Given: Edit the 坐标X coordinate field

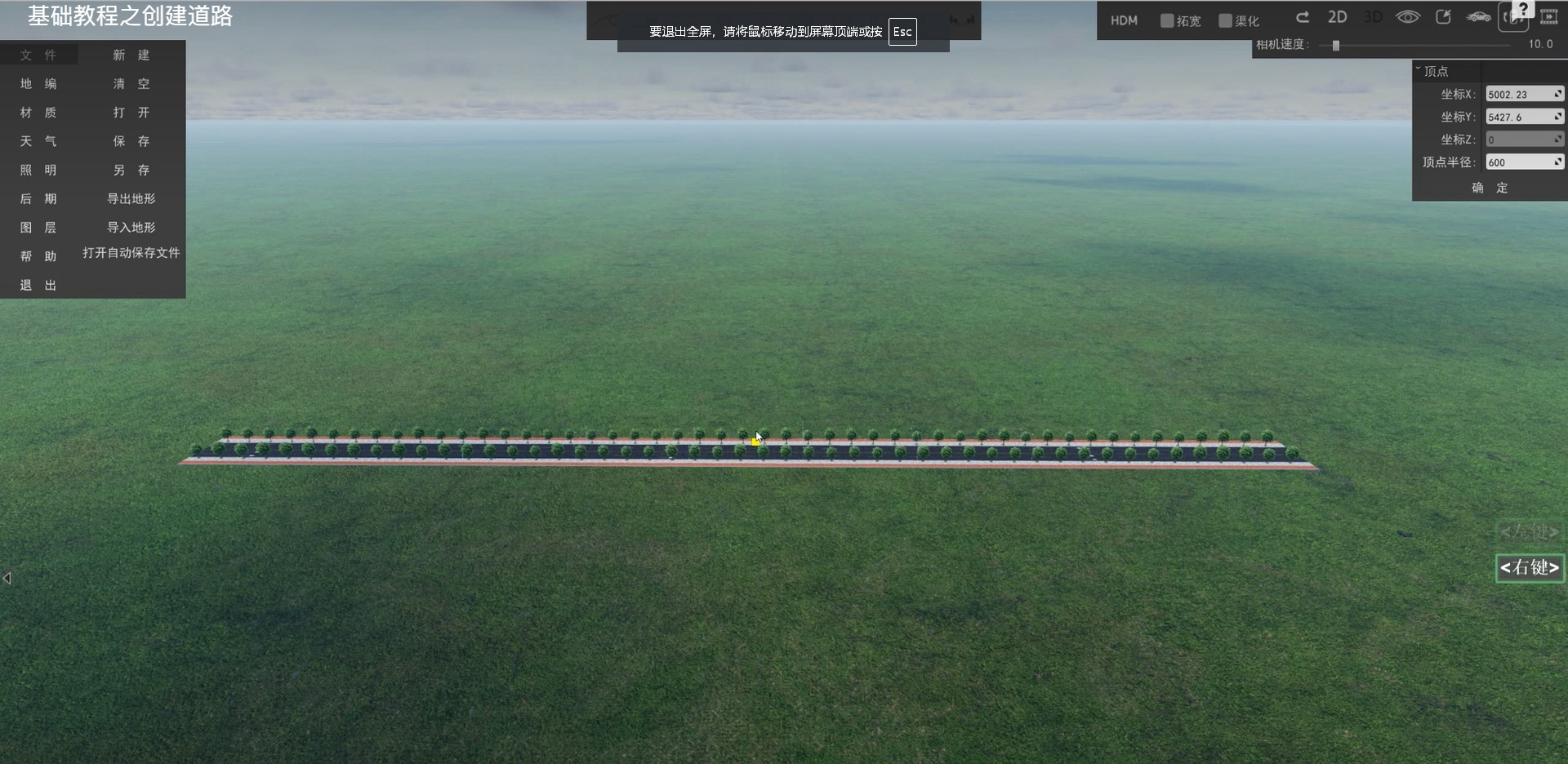Looking at the screenshot, I should (x=1520, y=95).
